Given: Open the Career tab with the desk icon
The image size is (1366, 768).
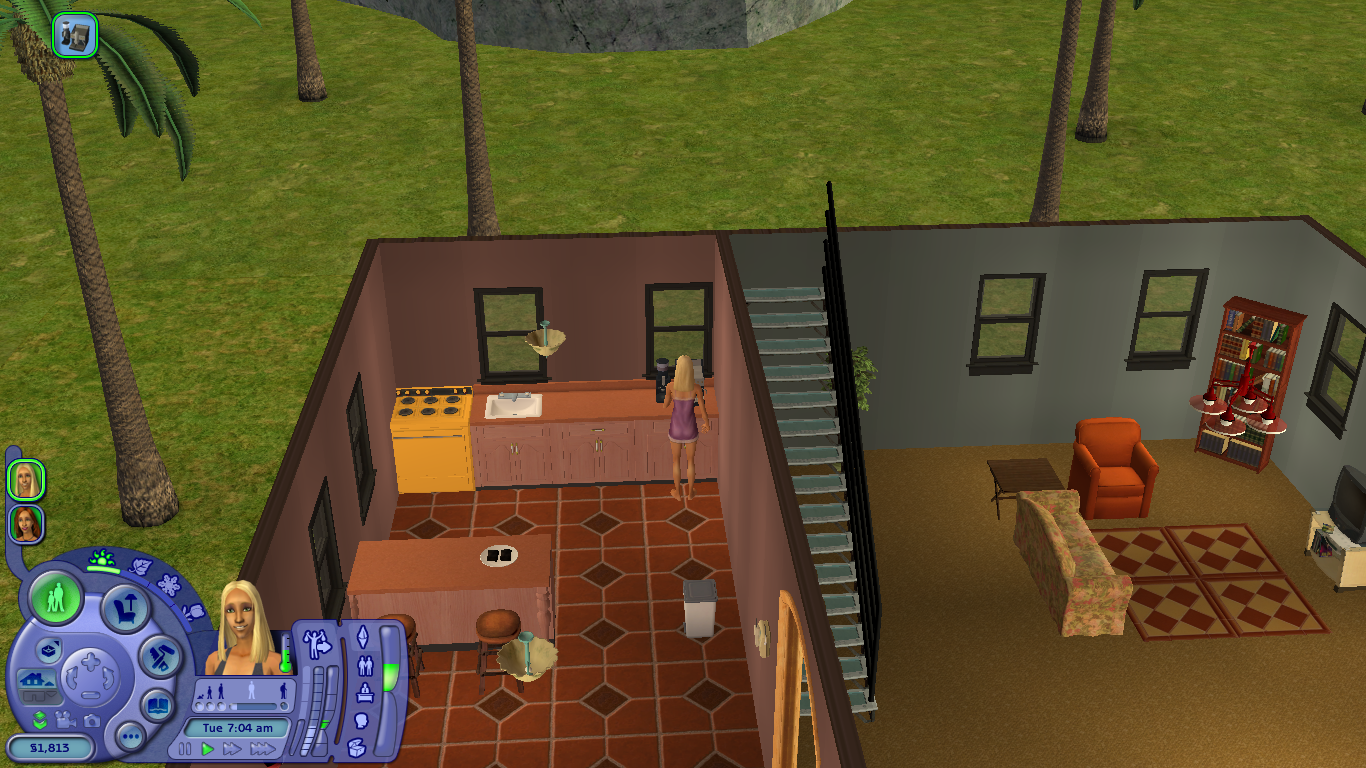Looking at the screenshot, I should tap(364, 690).
